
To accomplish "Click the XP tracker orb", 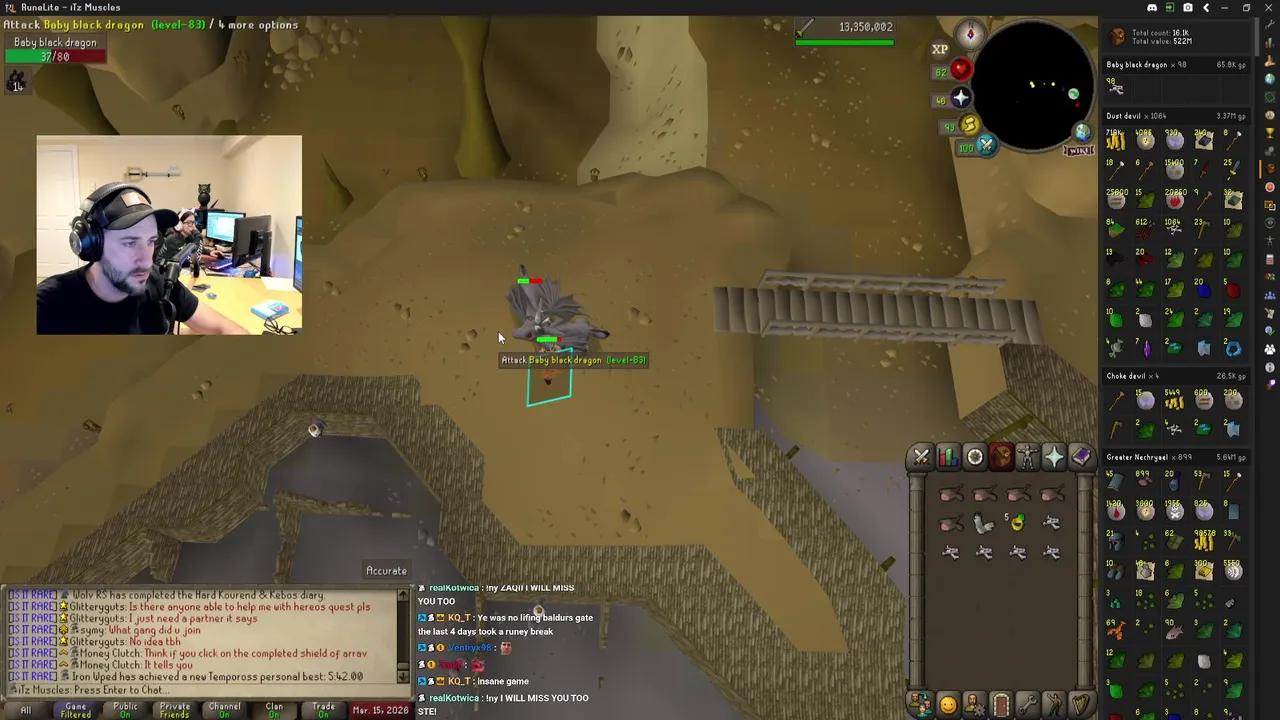I will pyautogui.click(x=940, y=48).
